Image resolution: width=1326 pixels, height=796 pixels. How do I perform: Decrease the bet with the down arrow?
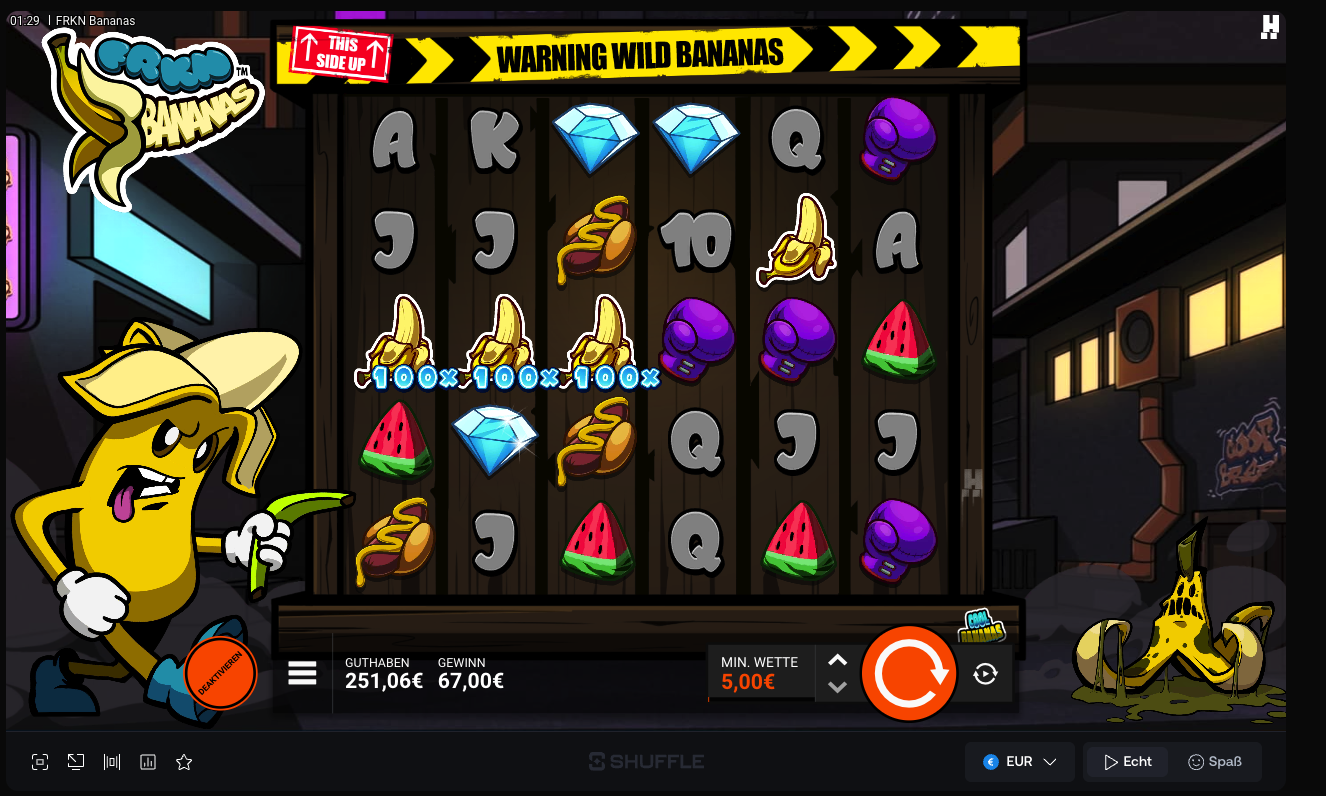[x=838, y=687]
